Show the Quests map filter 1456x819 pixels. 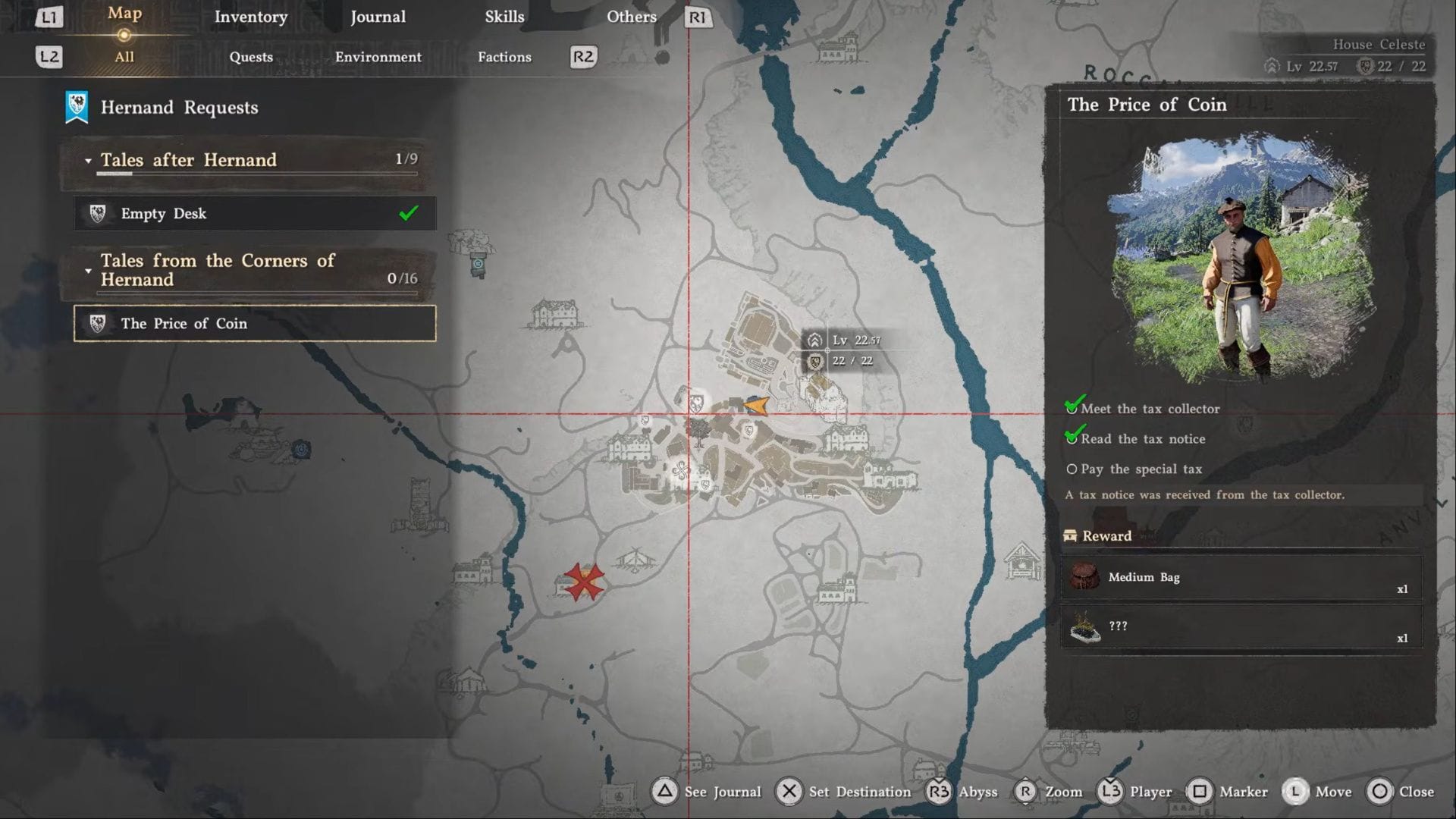(251, 57)
